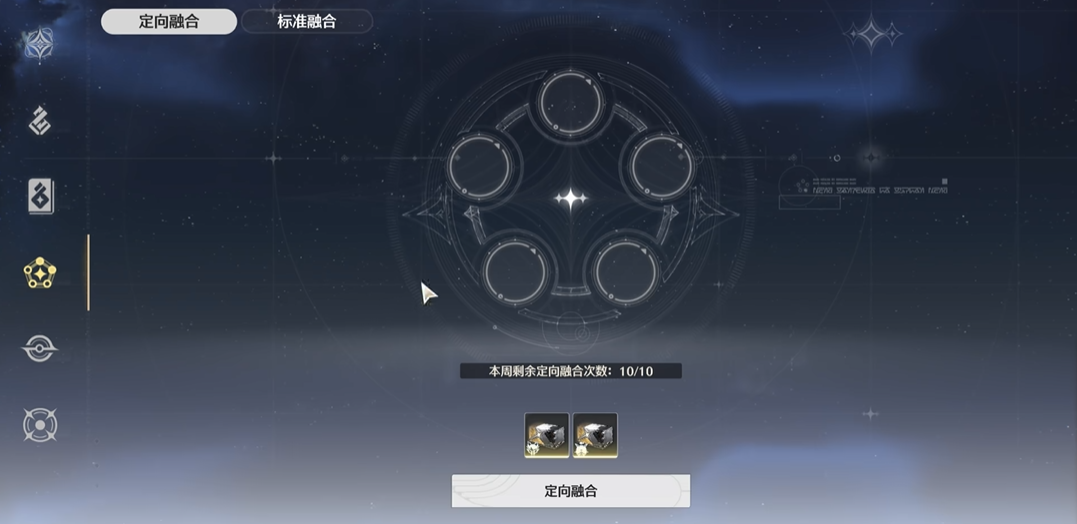Open the book icon in the sidebar
Screen dimensions: 1077x524
tap(40, 197)
